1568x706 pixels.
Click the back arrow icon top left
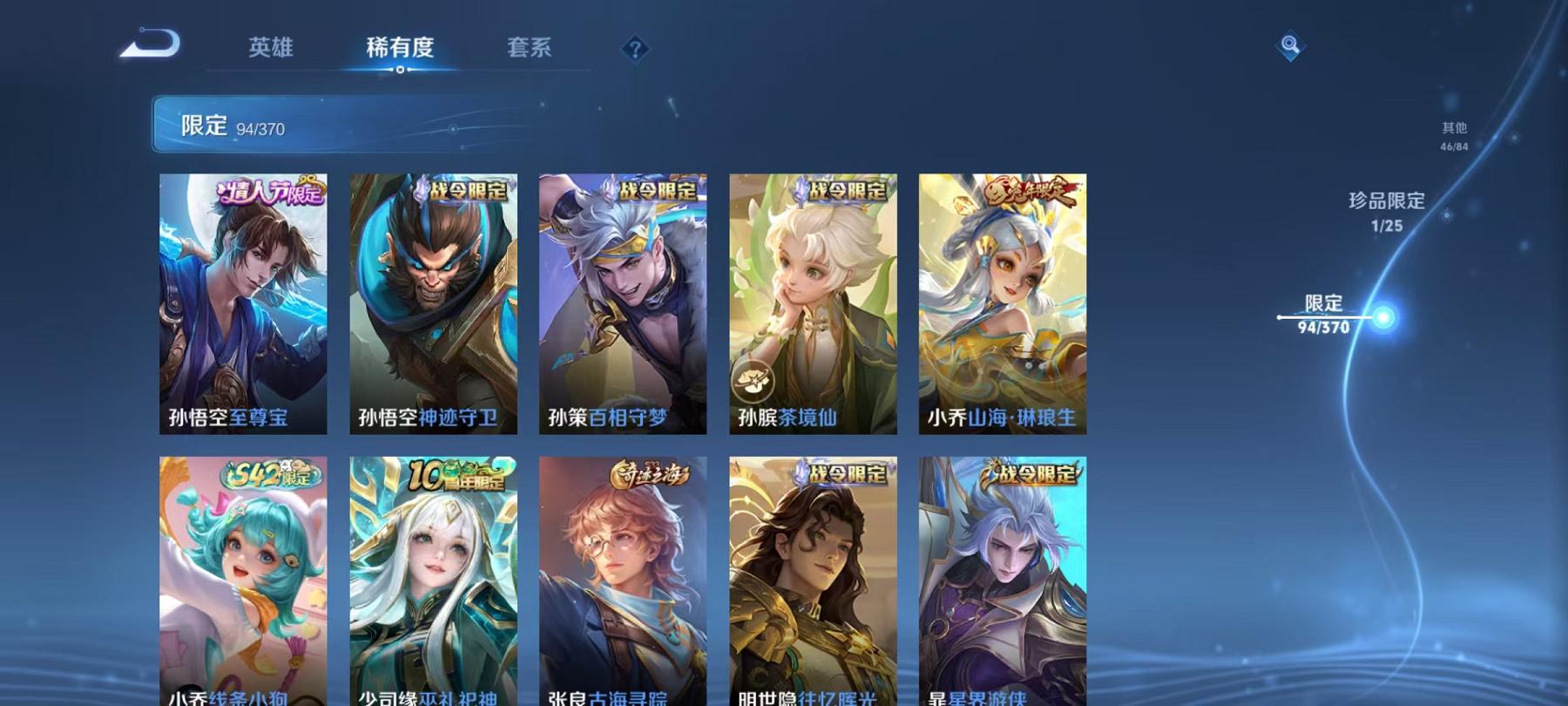[x=150, y=44]
